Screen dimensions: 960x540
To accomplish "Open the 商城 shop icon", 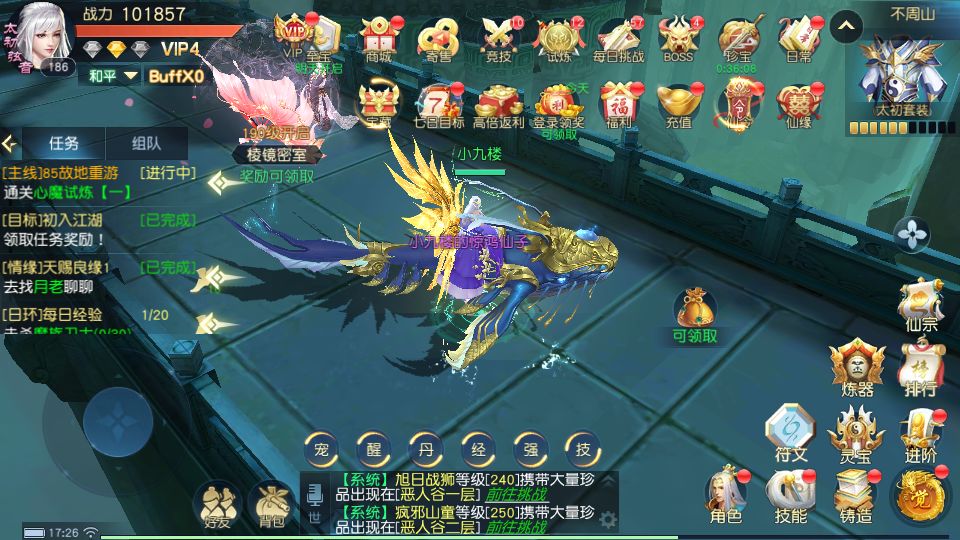I will (379, 38).
